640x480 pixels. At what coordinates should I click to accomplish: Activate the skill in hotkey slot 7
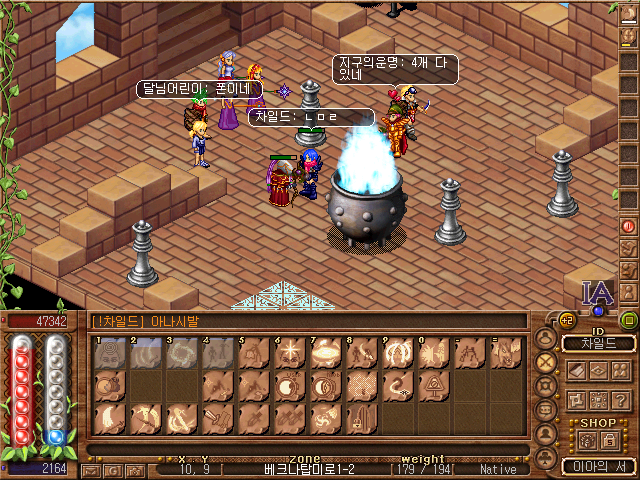pyautogui.click(x=325, y=353)
